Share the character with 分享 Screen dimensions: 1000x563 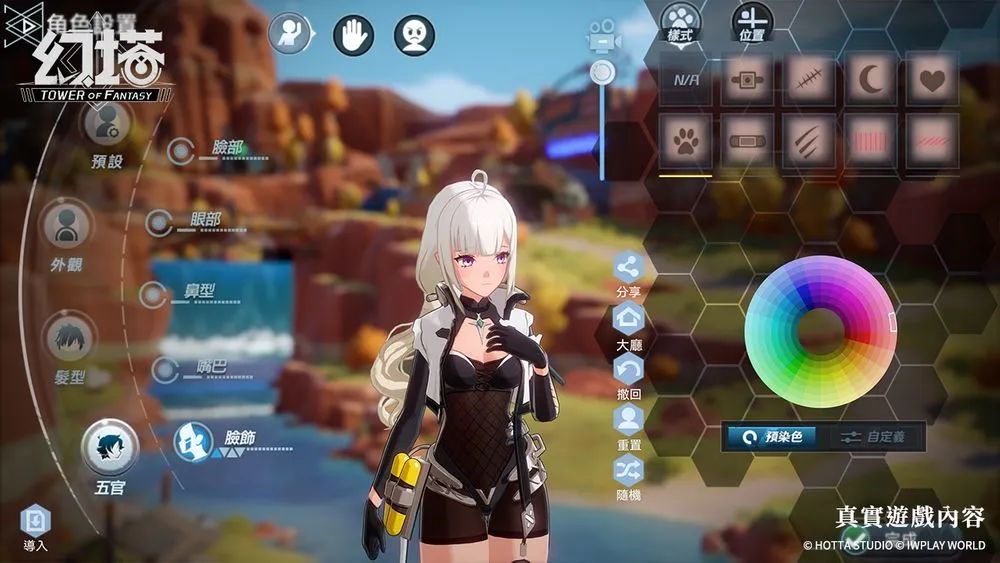coord(629,269)
